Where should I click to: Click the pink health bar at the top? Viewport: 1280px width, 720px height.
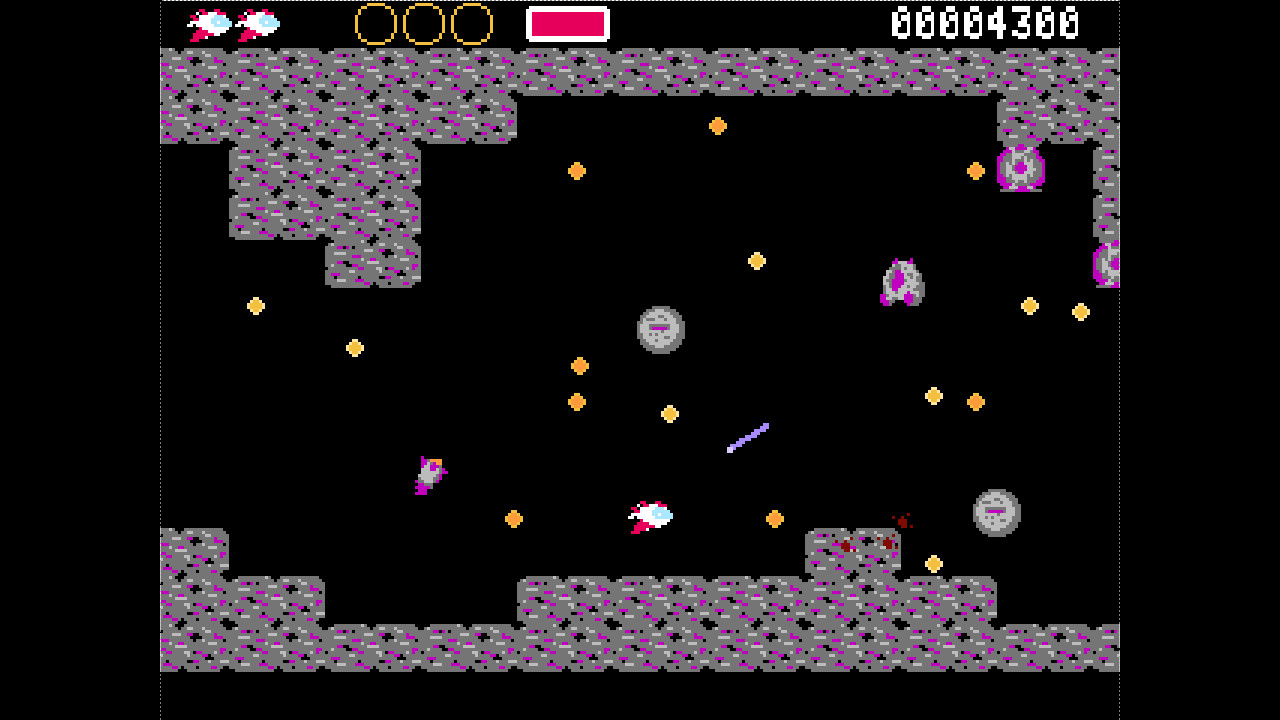coord(568,22)
